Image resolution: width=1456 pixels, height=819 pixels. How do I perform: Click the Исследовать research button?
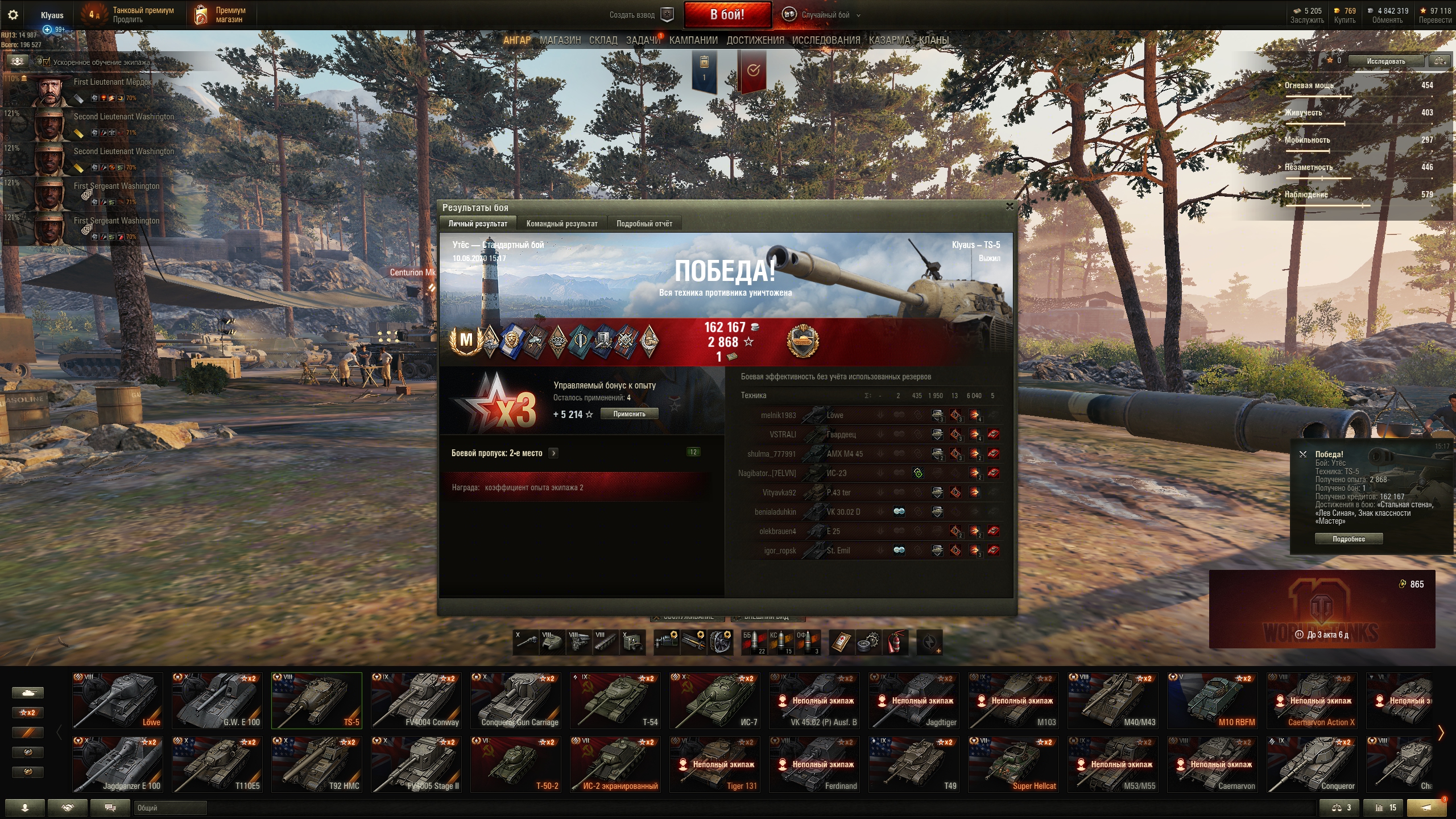(1386, 61)
